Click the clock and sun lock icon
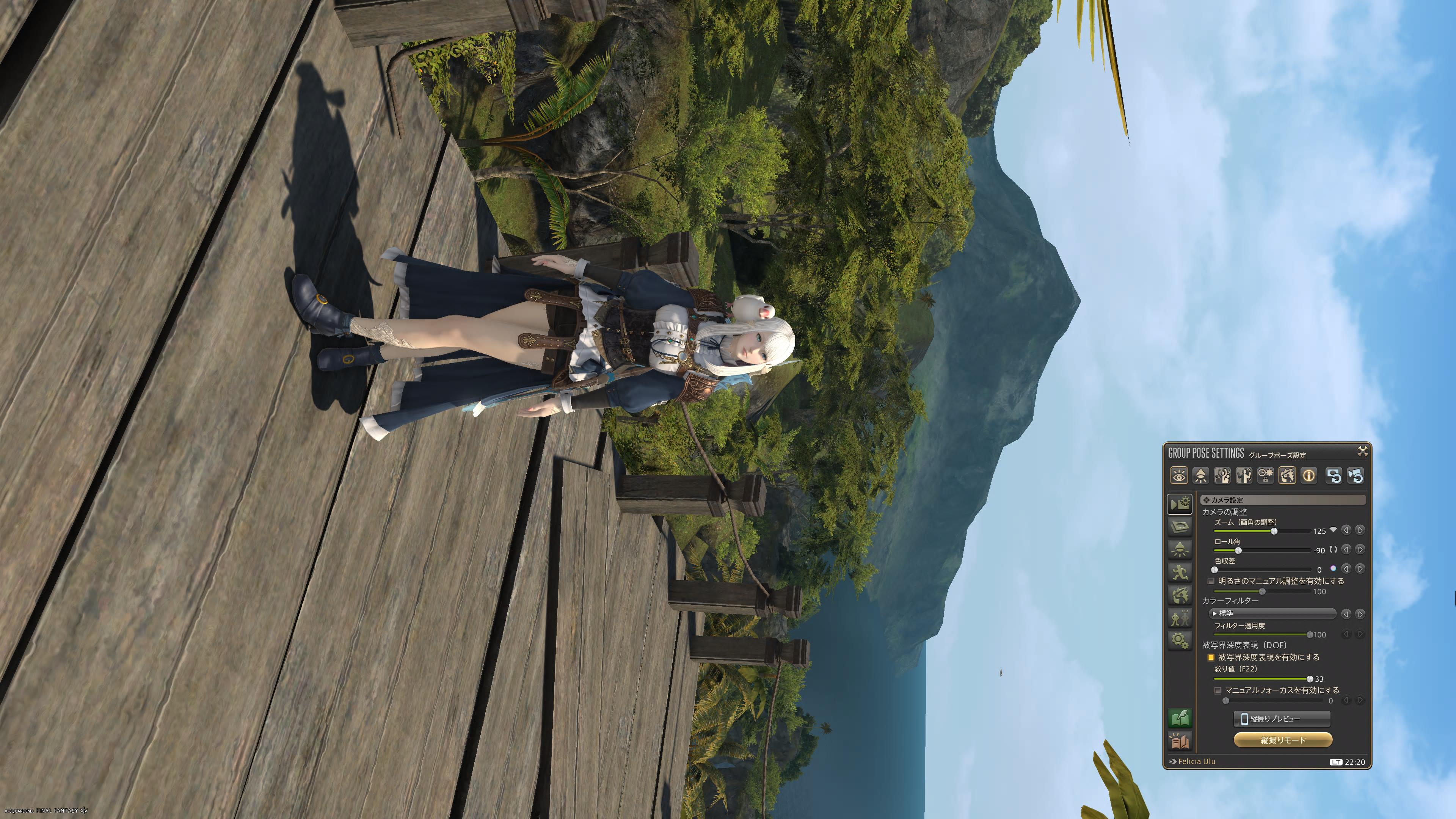This screenshot has height=819, width=1456. click(x=1266, y=476)
